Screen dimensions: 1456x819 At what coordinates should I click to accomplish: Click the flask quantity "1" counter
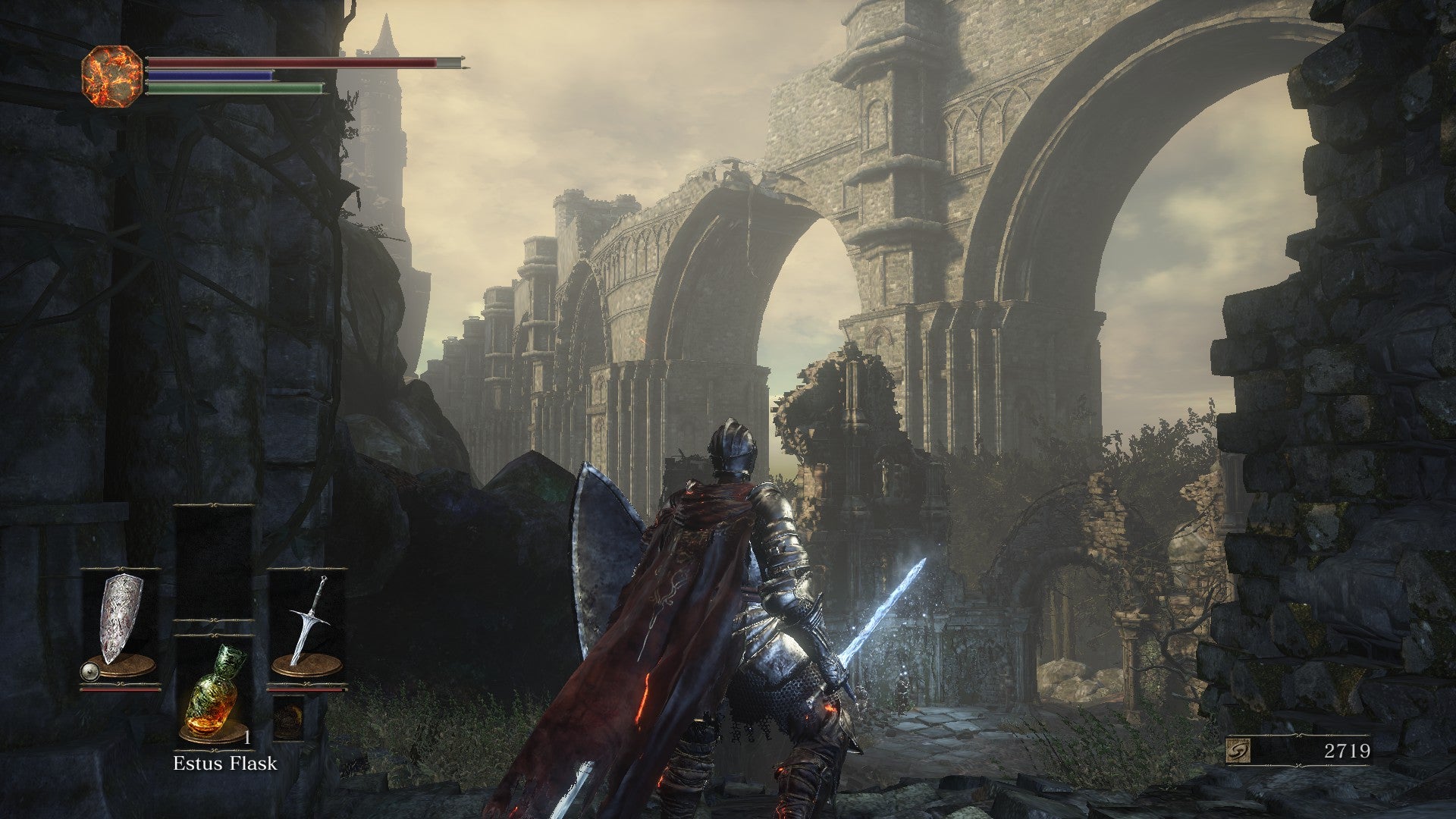(246, 739)
